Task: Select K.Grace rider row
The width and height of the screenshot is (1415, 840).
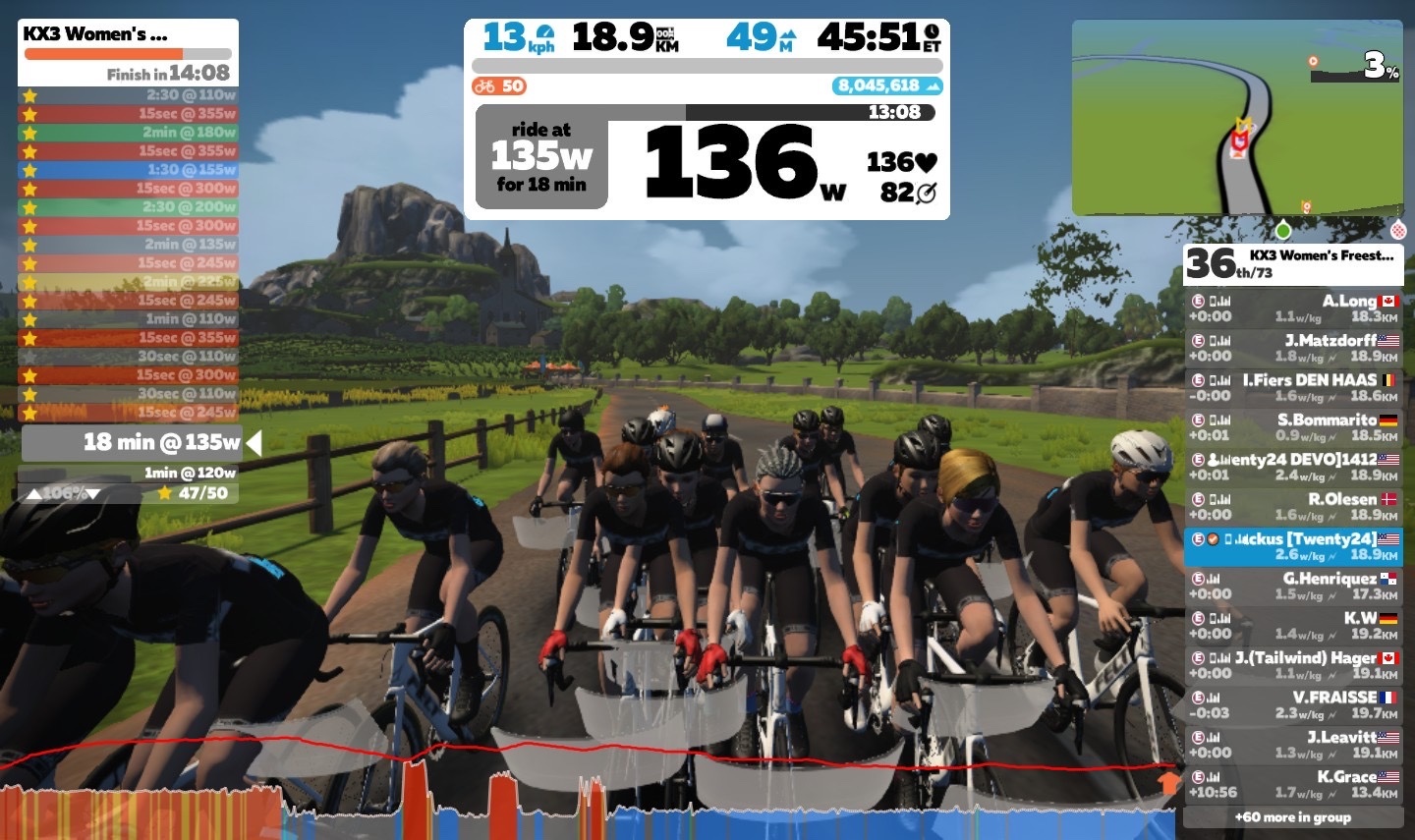Action: point(1292,784)
